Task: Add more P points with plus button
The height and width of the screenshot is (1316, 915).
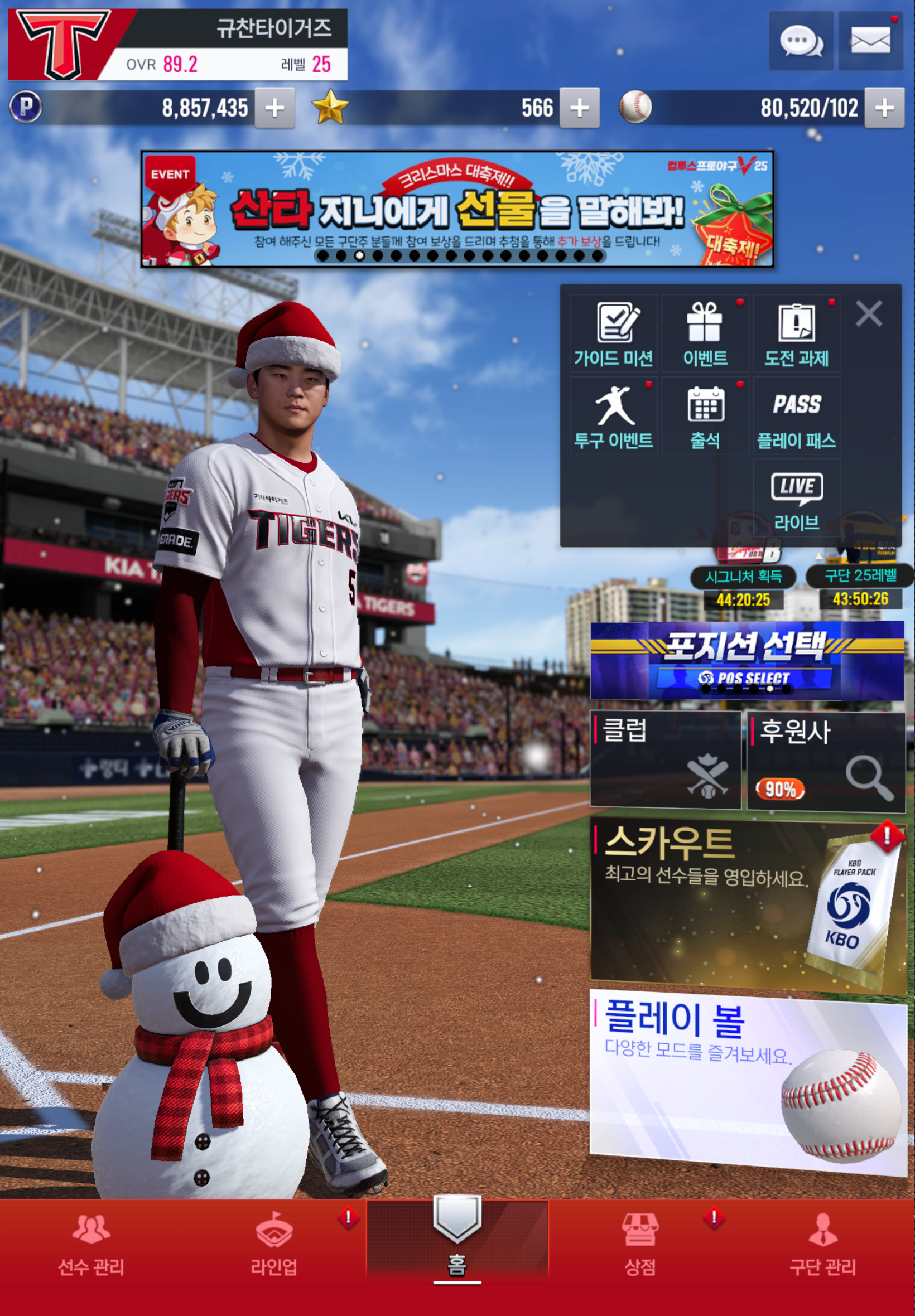Action: [274, 108]
